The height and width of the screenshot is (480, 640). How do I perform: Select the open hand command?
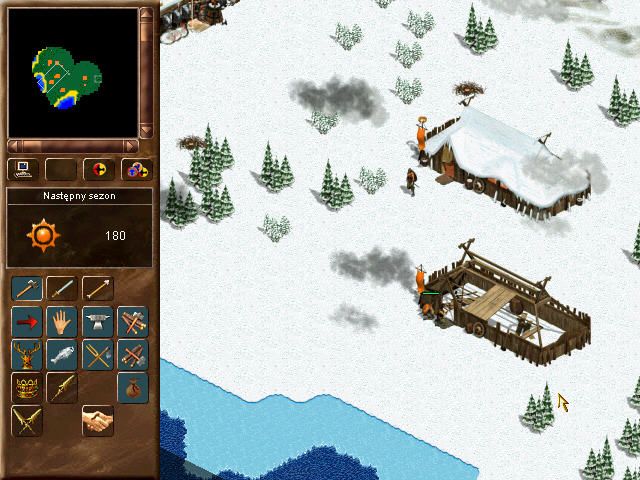(x=62, y=322)
